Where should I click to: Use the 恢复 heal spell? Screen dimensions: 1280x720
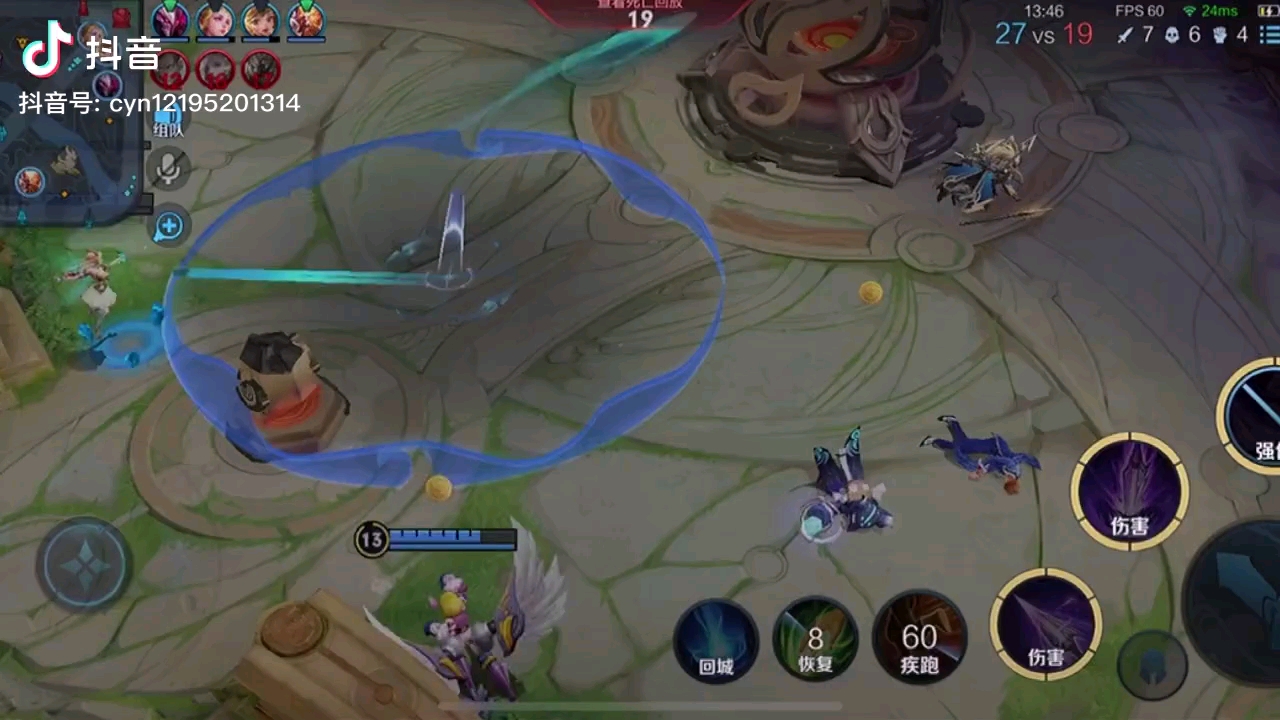coord(816,640)
